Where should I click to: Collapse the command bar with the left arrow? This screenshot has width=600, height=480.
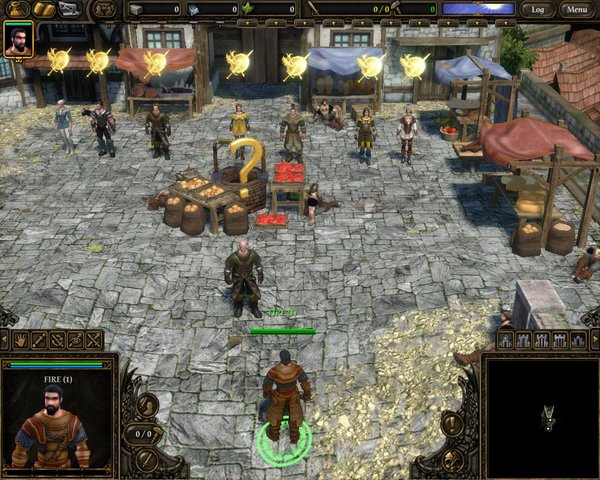point(4,340)
